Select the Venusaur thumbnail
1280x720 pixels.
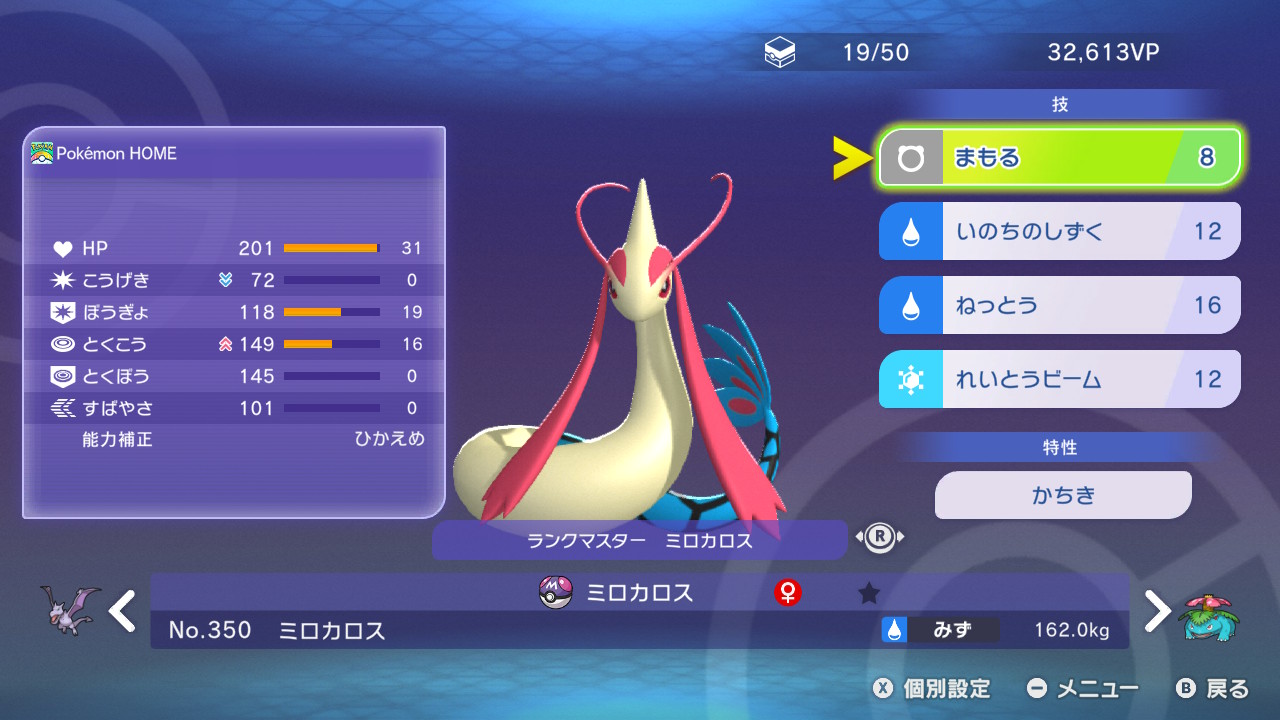tap(1210, 612)
